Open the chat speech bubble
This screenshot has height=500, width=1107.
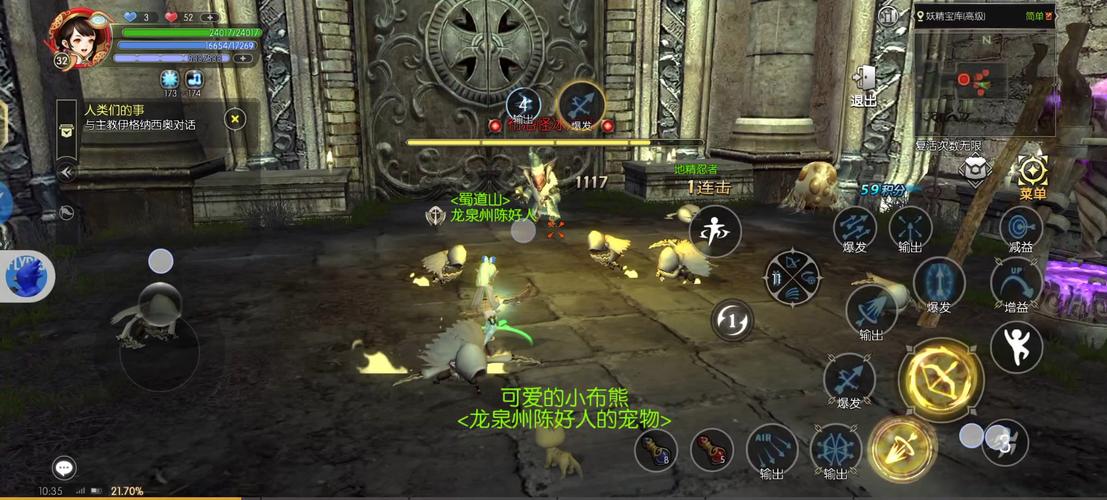64,467
